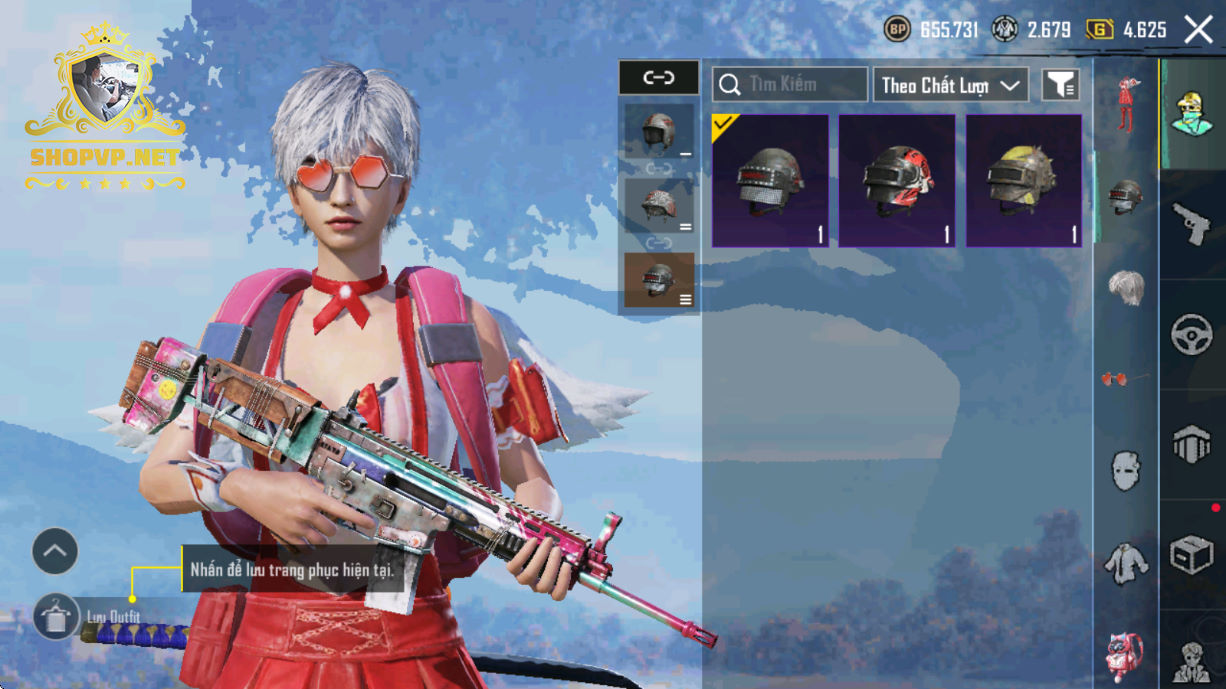This screenshot has height=689, width=1226.
Task: Click the Tìm Kiếm search field
Action: coord(790,85)
